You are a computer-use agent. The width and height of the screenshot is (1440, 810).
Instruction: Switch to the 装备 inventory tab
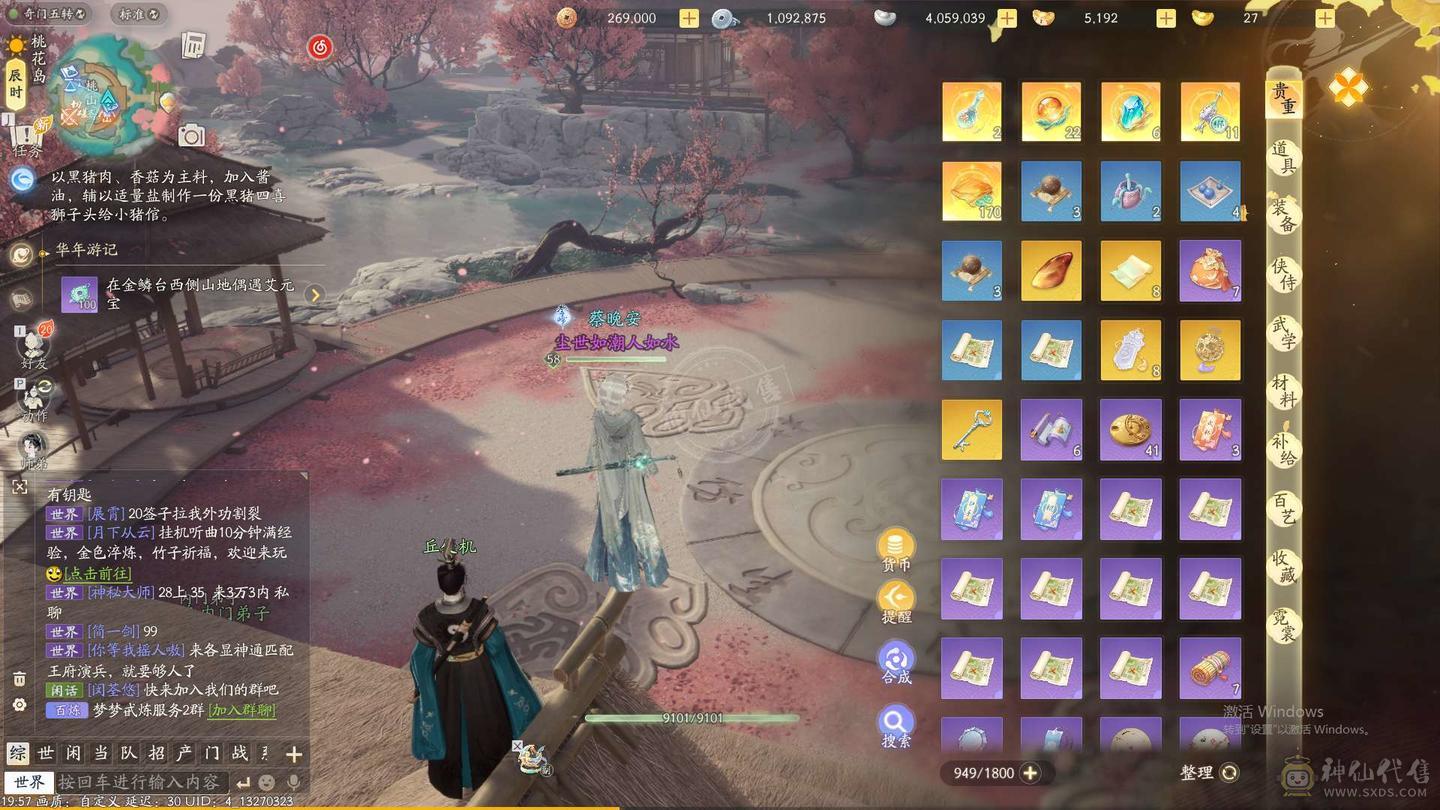[1284, 215]
